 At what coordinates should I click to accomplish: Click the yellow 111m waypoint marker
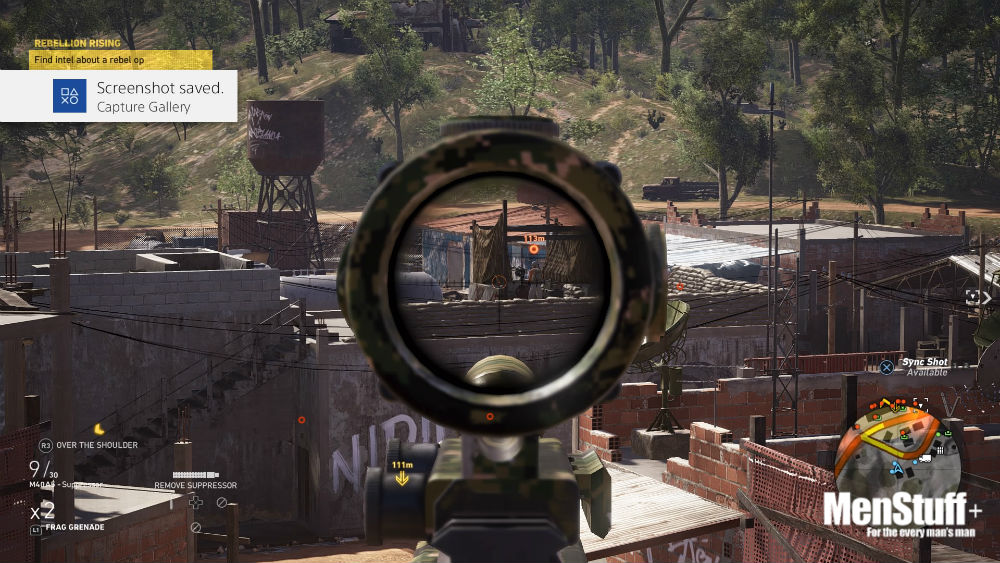(x=402, y=473)
